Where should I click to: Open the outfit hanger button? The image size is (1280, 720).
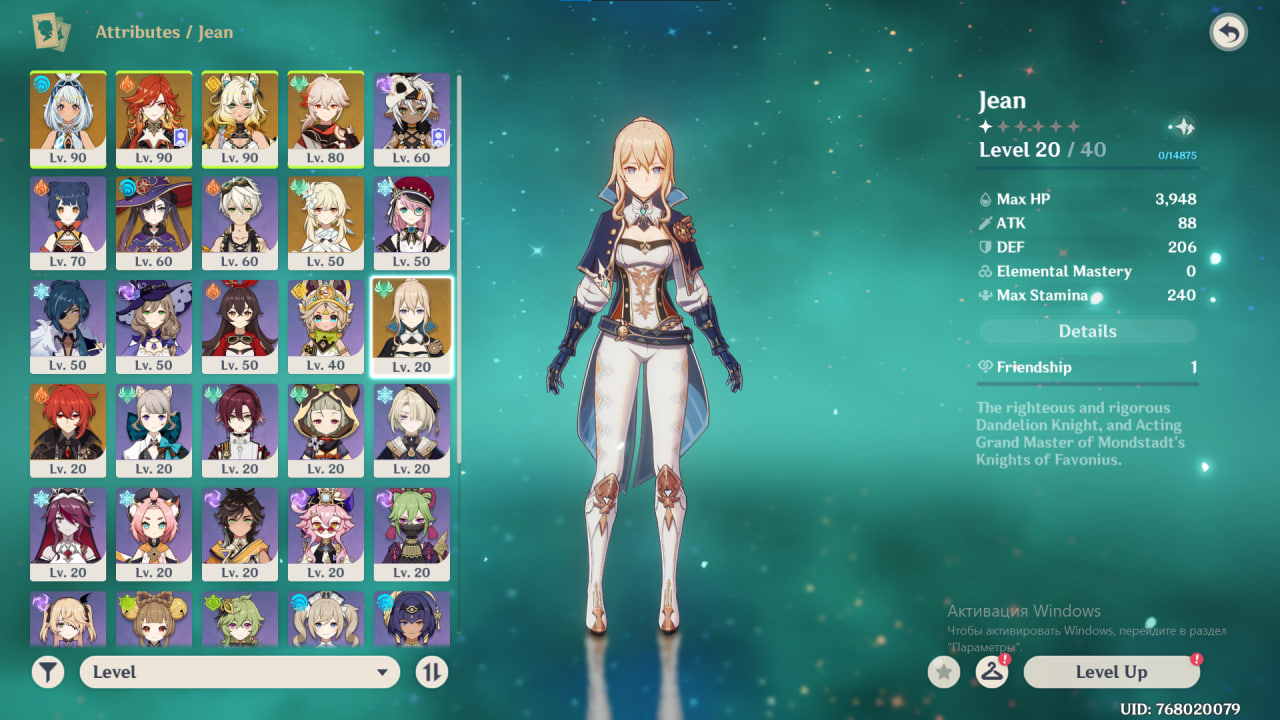point(991,672)
